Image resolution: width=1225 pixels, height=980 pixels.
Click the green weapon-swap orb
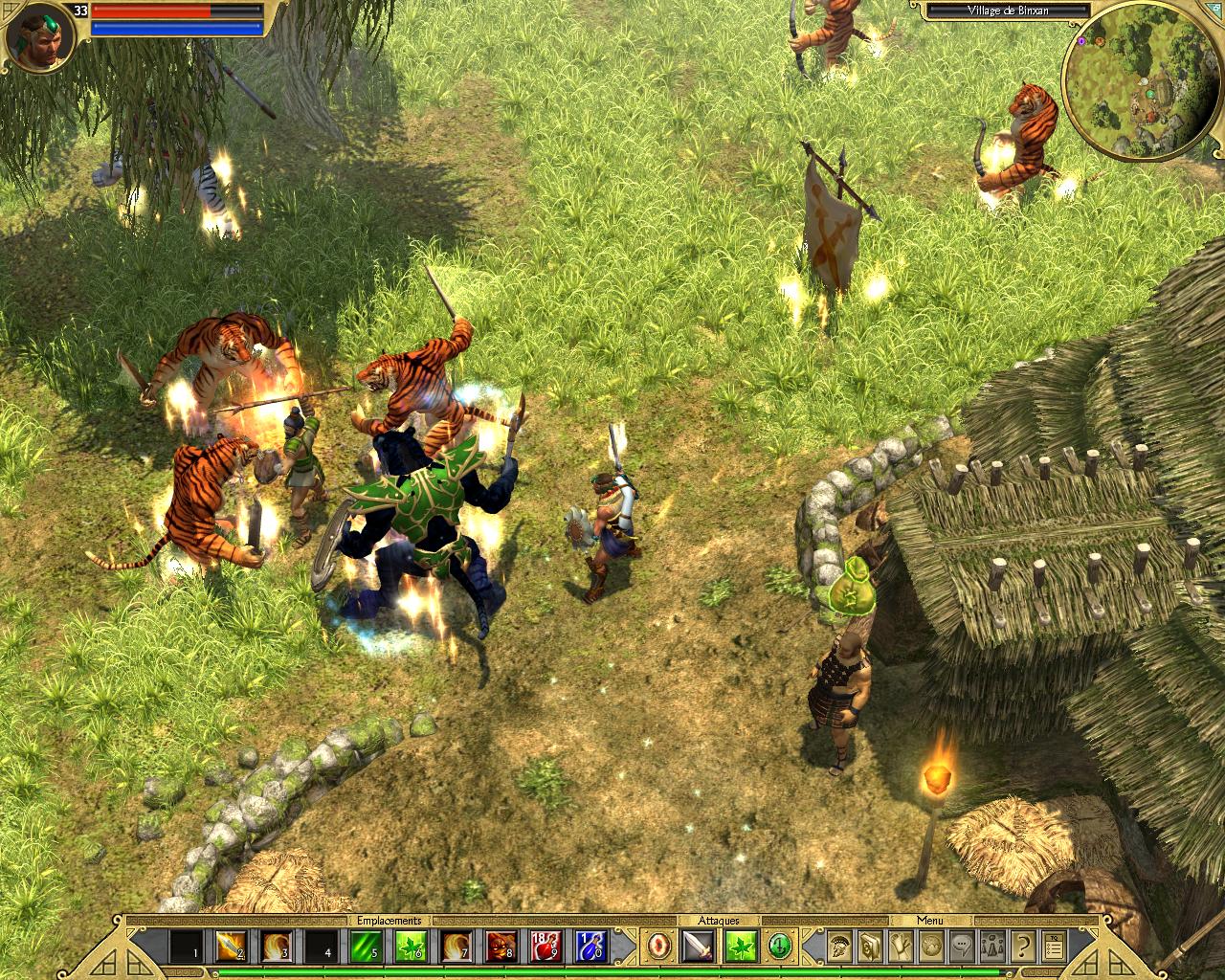click(x=779, y=947)
